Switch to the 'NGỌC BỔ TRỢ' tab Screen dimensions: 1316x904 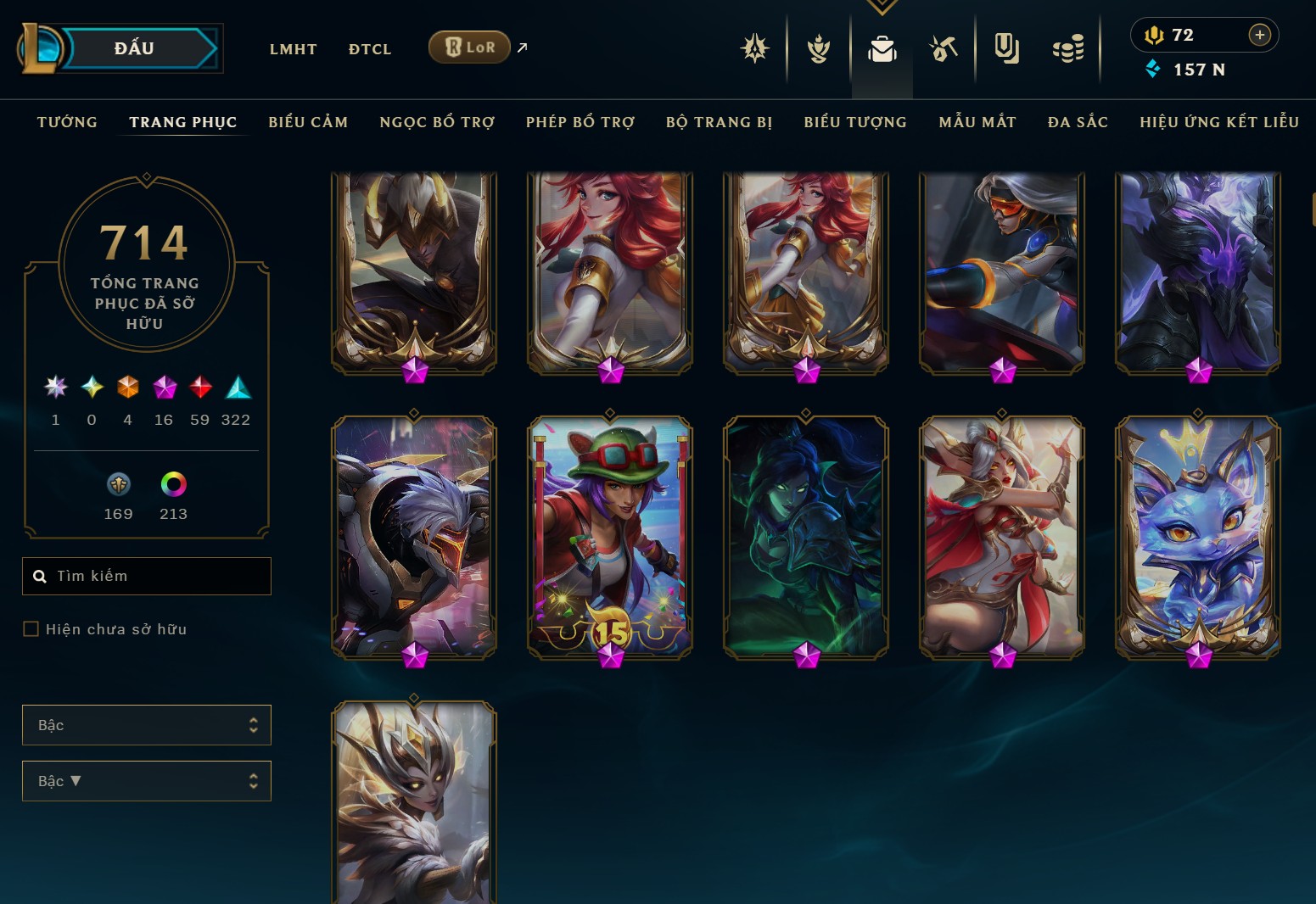pyautogui.click(x=437, y=122)
